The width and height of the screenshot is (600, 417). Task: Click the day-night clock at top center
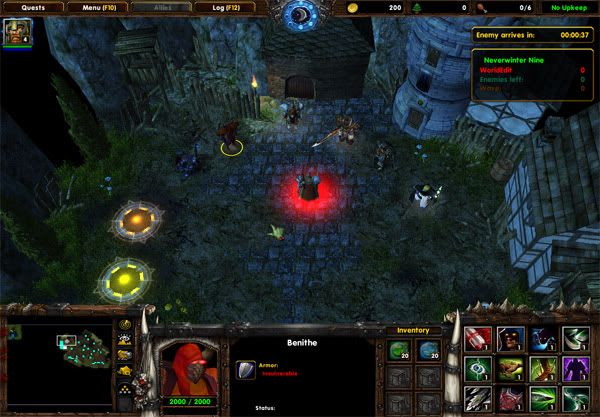[x=298, y=14]
